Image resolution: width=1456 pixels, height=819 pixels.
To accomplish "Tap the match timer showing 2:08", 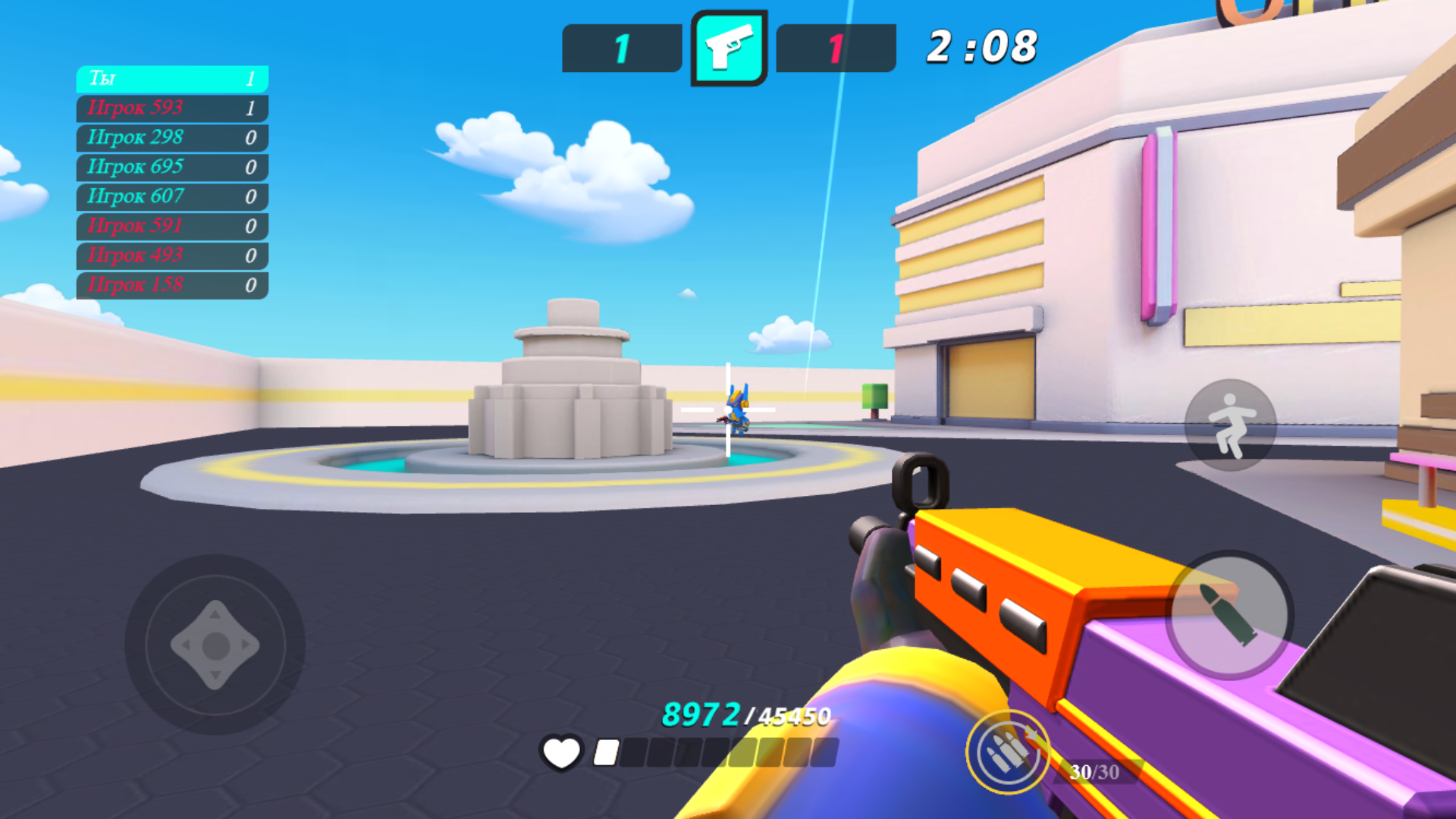I will tap(981, 47).
